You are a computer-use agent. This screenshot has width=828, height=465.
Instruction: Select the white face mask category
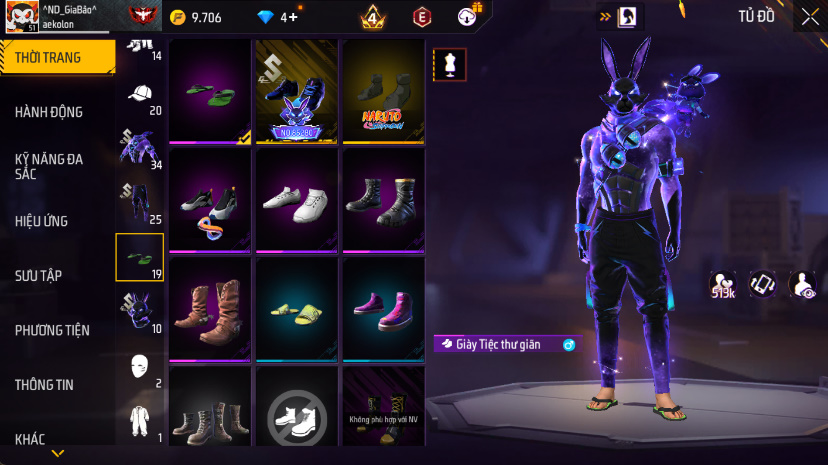141,367
